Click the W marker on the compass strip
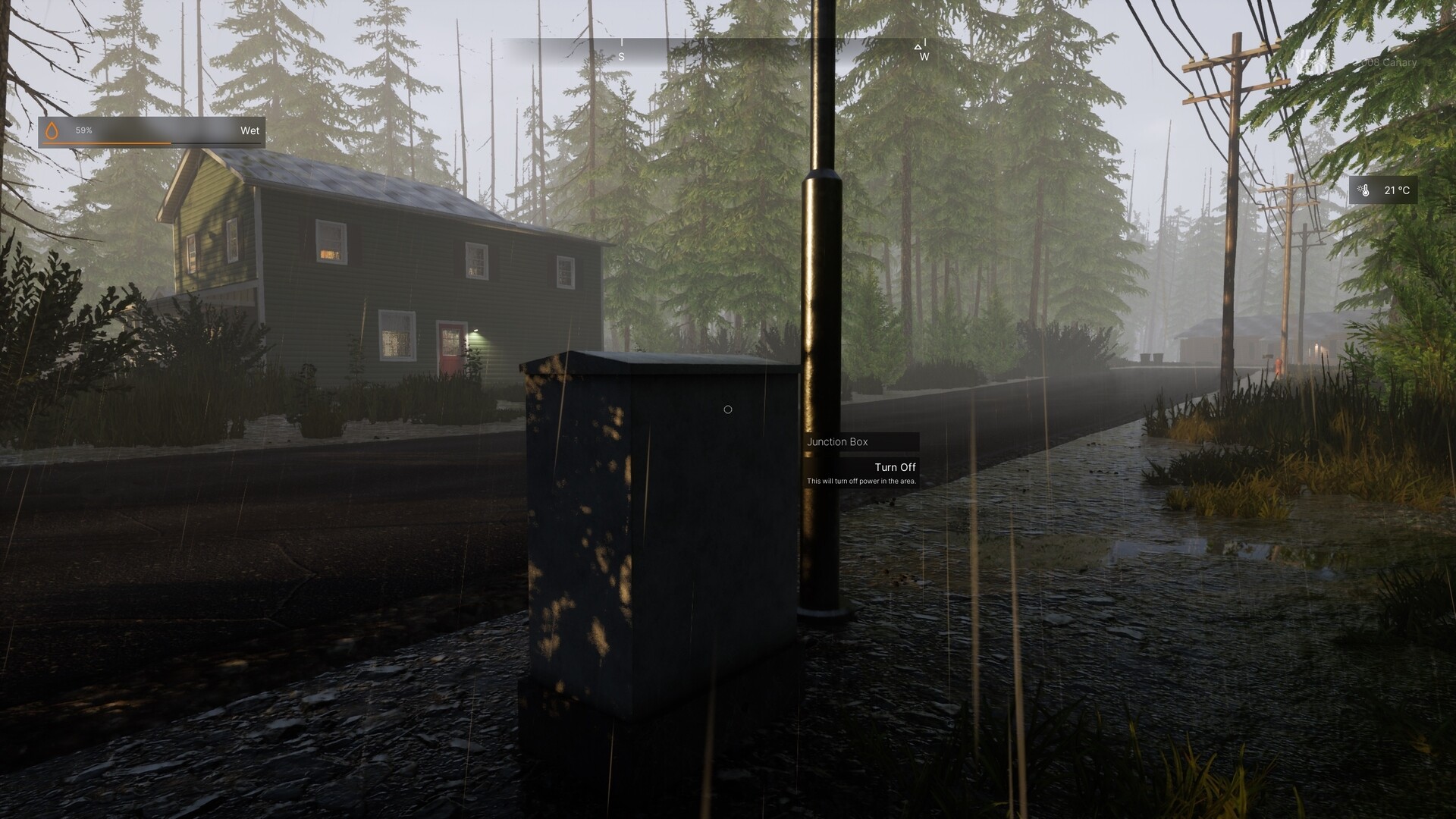This screenshot has height=819, width=1456. click(924, 57)
